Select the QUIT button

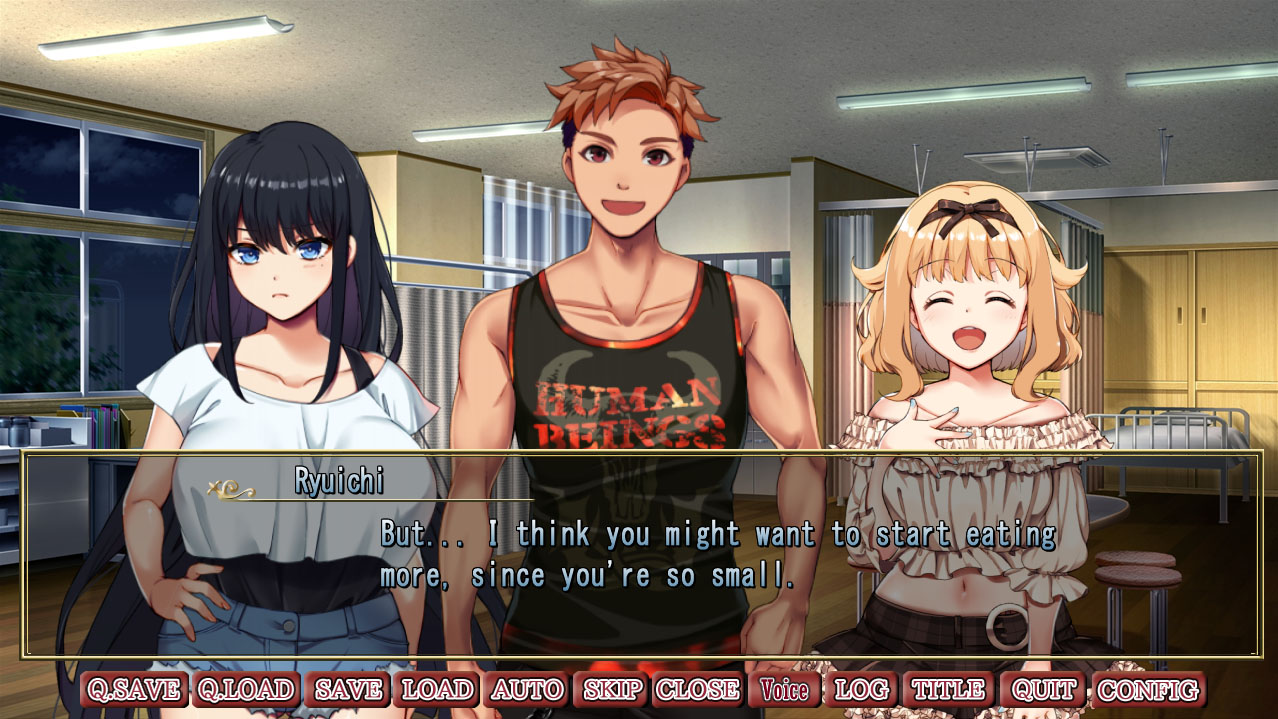1043,690
